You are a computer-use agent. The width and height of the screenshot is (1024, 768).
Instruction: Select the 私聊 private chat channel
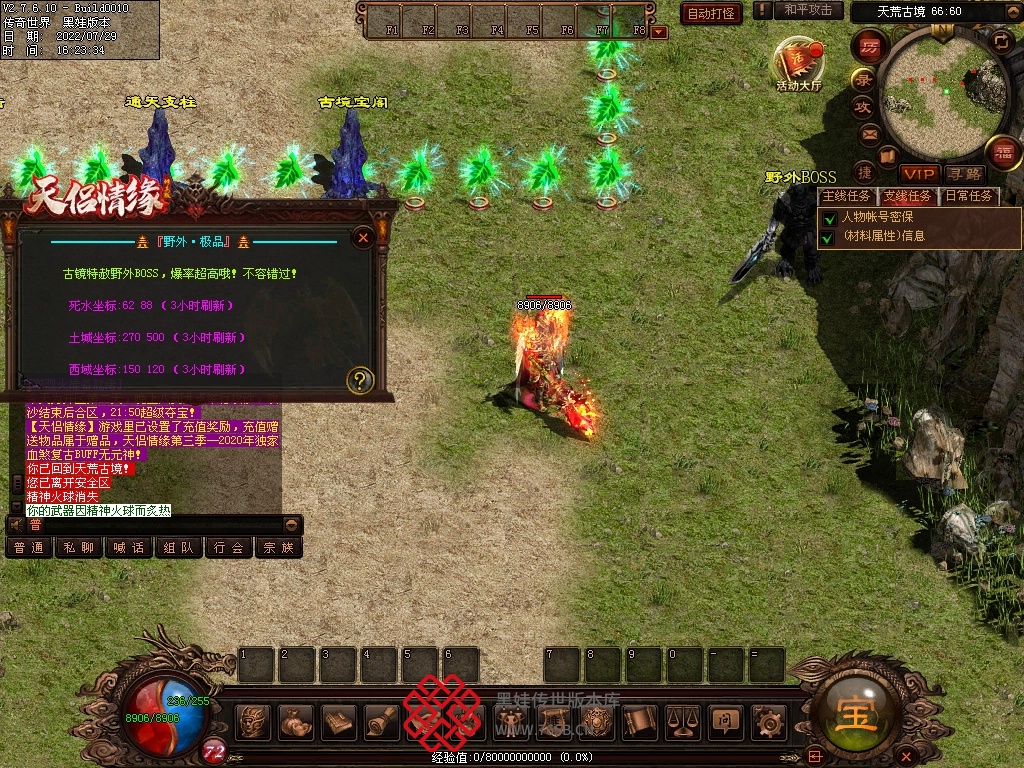tap(79, 547)
